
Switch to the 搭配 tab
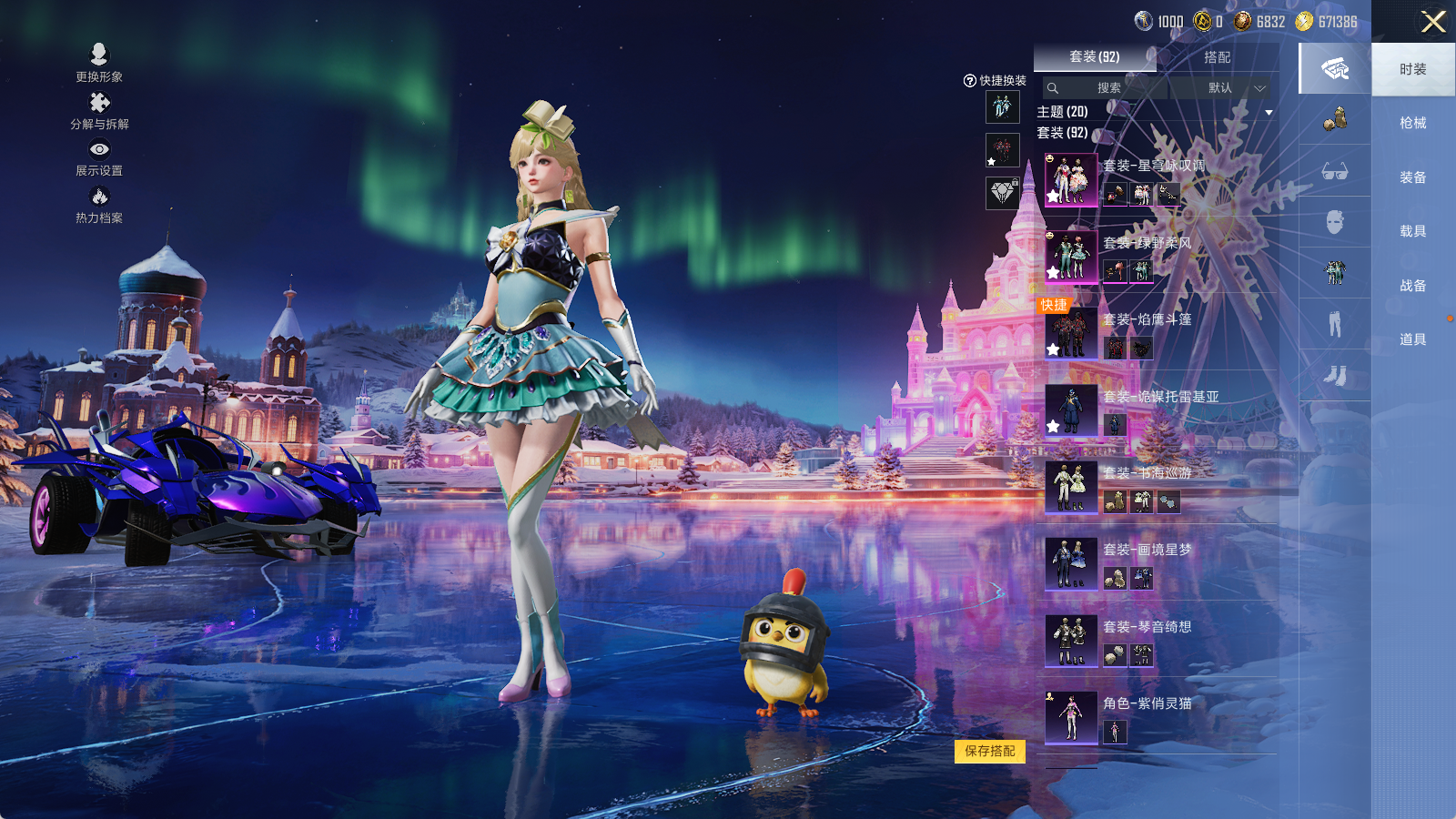tap(1217, 57)
